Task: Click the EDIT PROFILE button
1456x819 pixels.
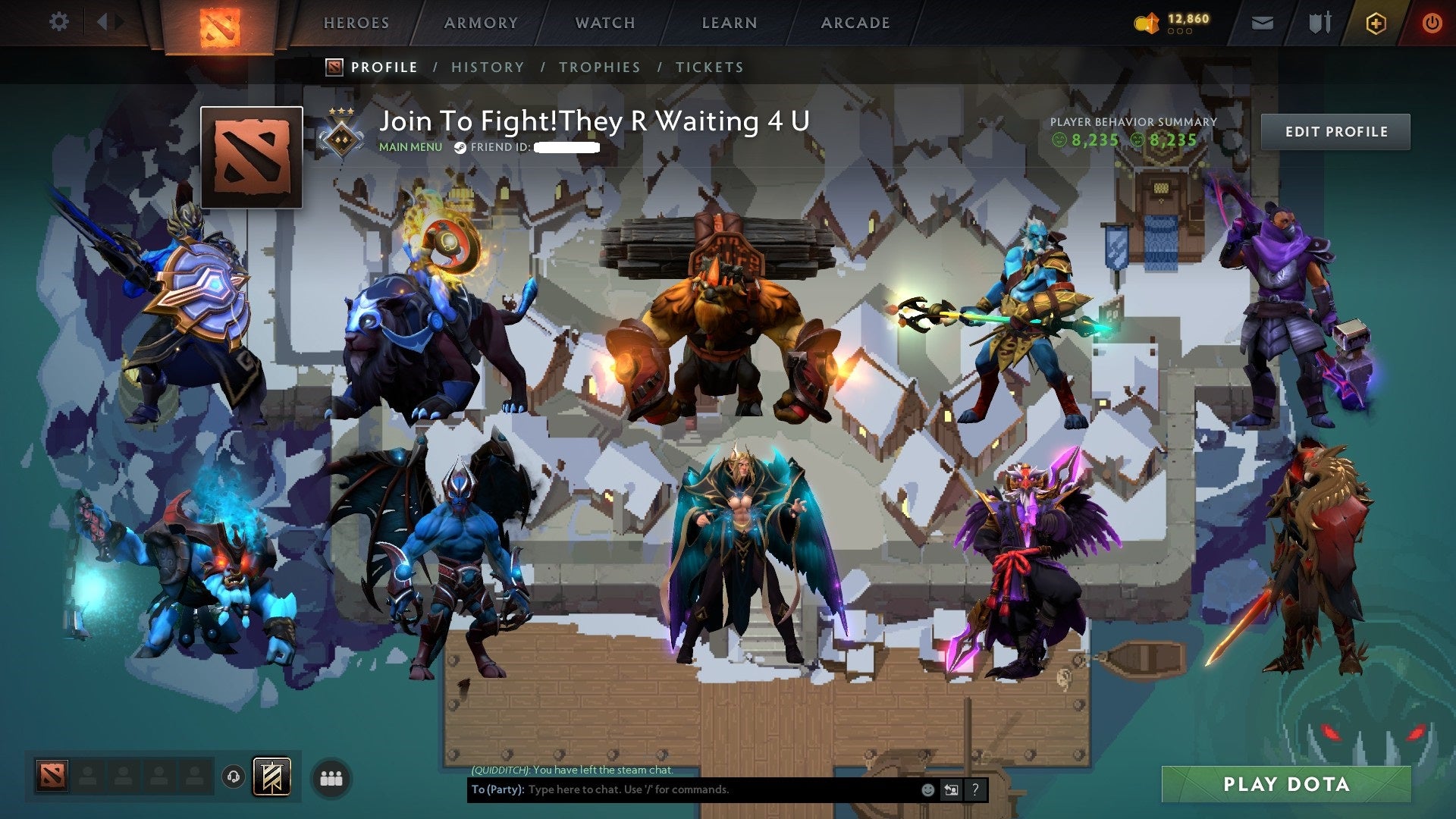Action: tap(1335, 131)
